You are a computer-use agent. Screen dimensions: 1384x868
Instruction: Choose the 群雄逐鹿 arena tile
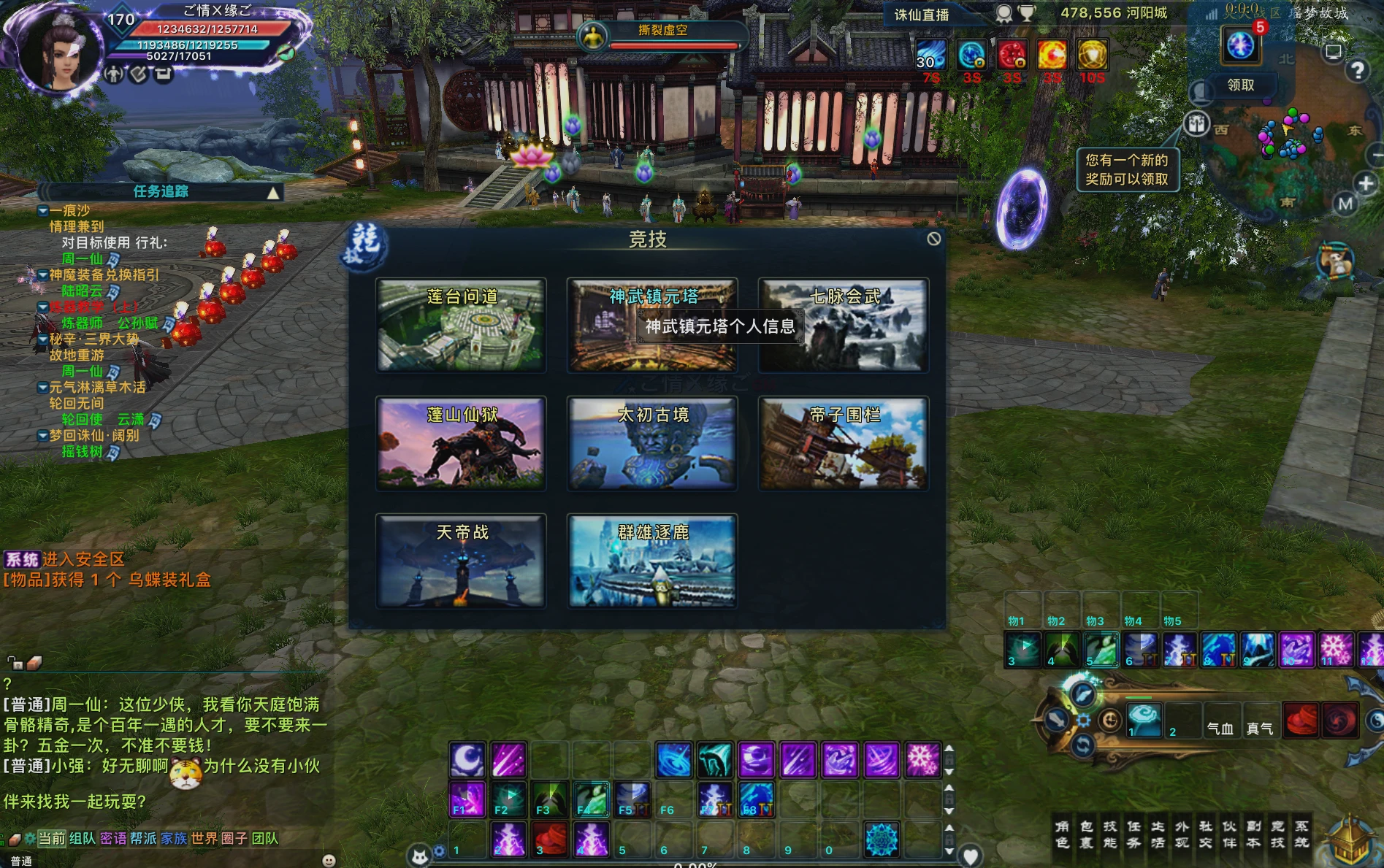[x=652, y=561]
